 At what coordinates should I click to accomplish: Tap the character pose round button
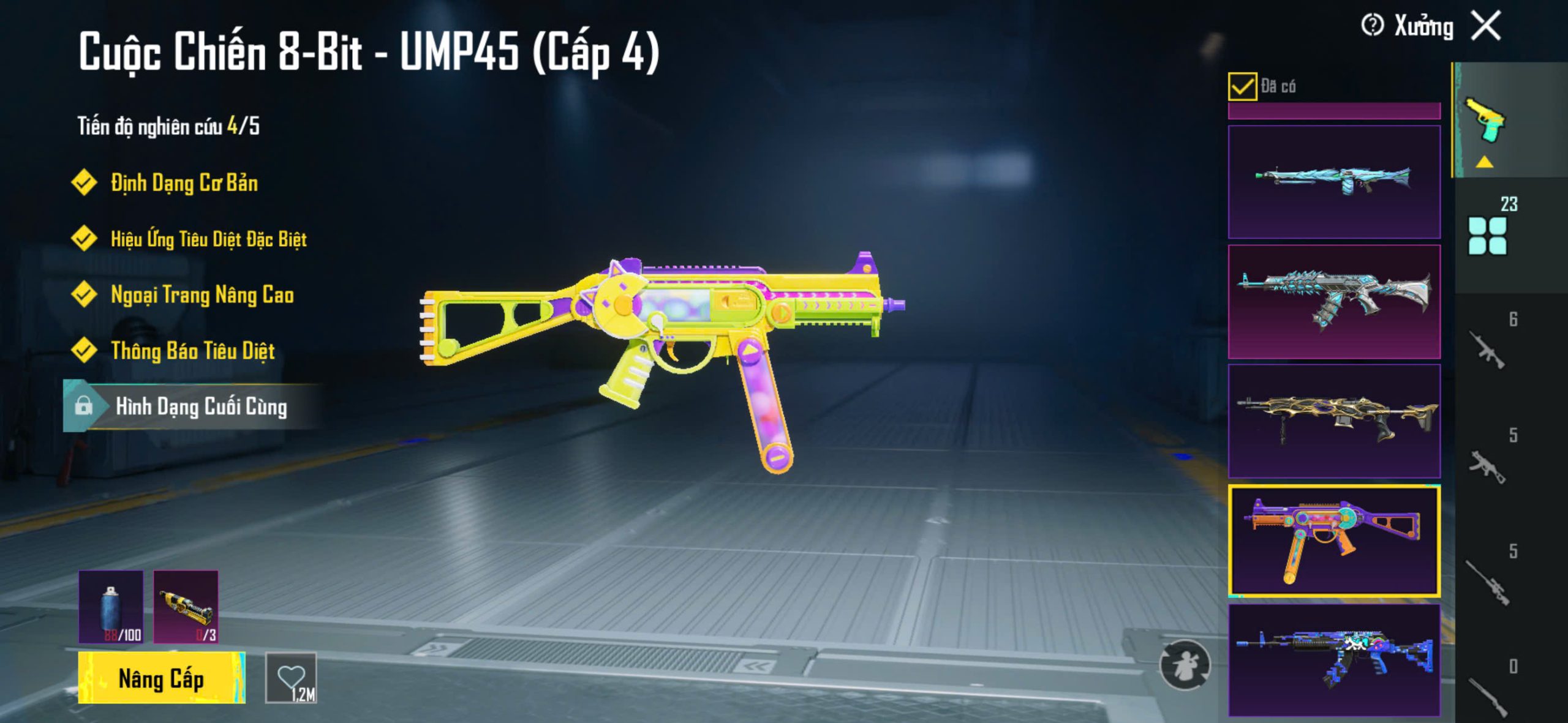1185,665
